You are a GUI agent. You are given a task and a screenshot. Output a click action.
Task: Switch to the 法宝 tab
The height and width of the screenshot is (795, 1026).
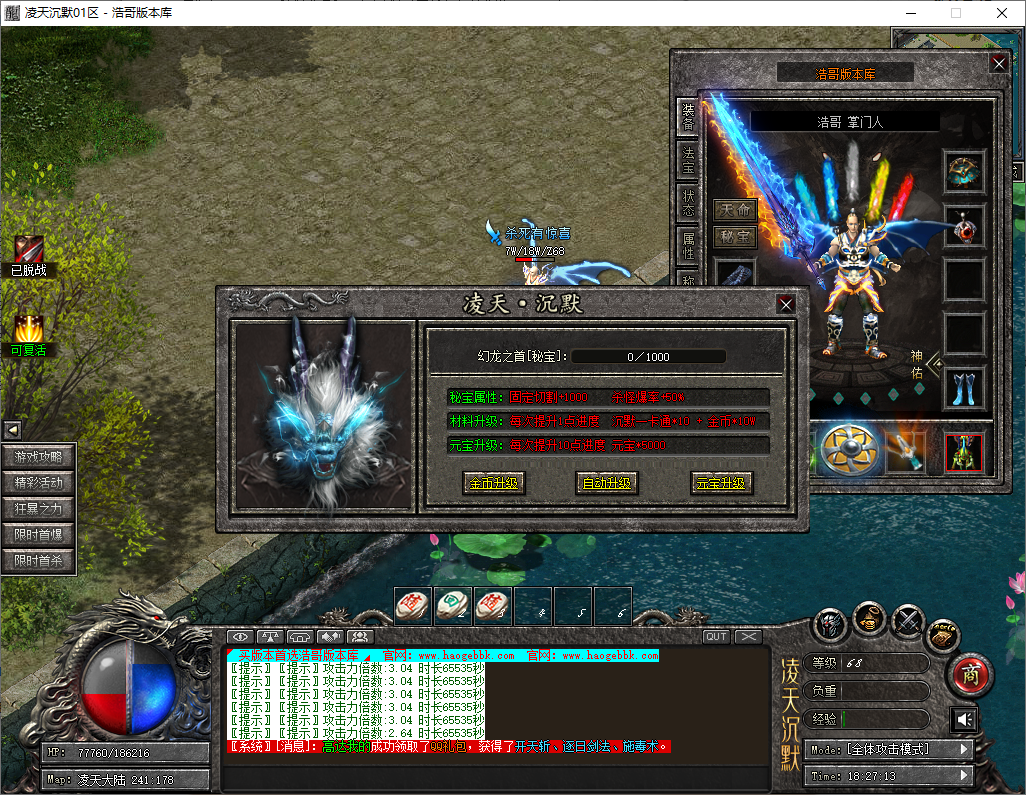pyautogui.click(x=688, y=155)
